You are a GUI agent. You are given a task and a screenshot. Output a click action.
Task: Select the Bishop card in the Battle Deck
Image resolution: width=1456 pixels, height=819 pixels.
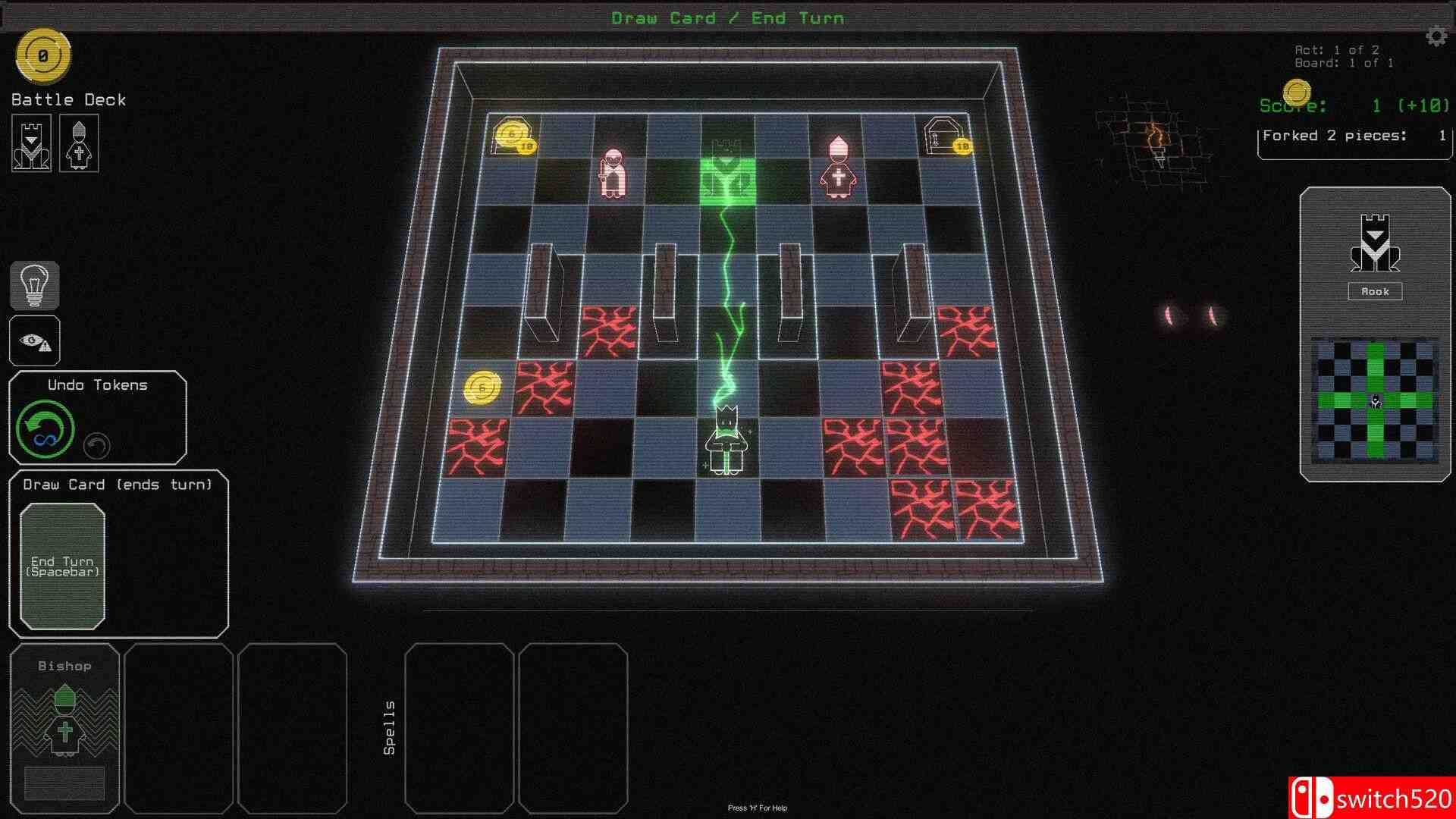(x=78, y=143)
